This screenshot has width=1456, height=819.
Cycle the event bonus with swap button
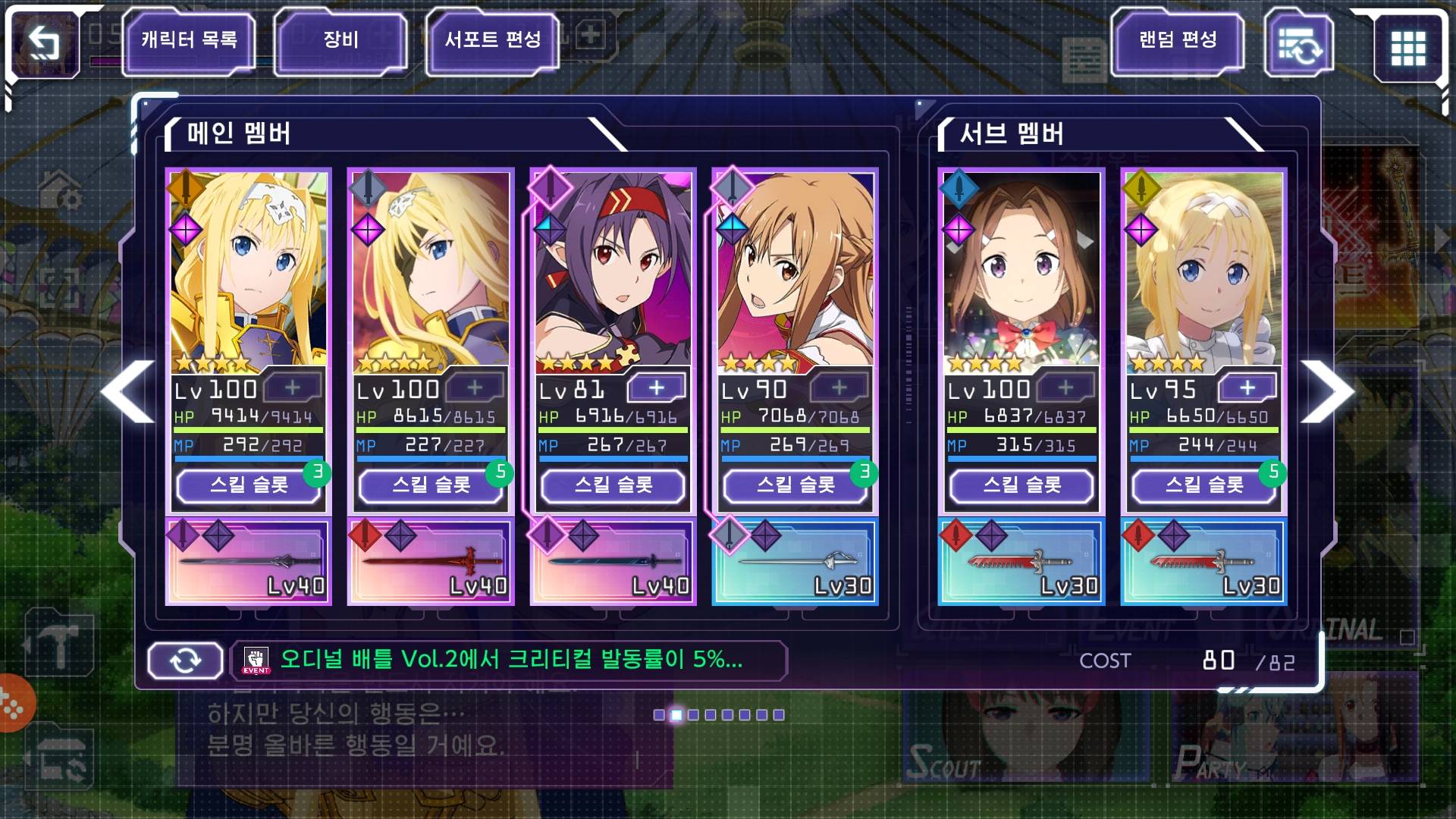point(185,661)
